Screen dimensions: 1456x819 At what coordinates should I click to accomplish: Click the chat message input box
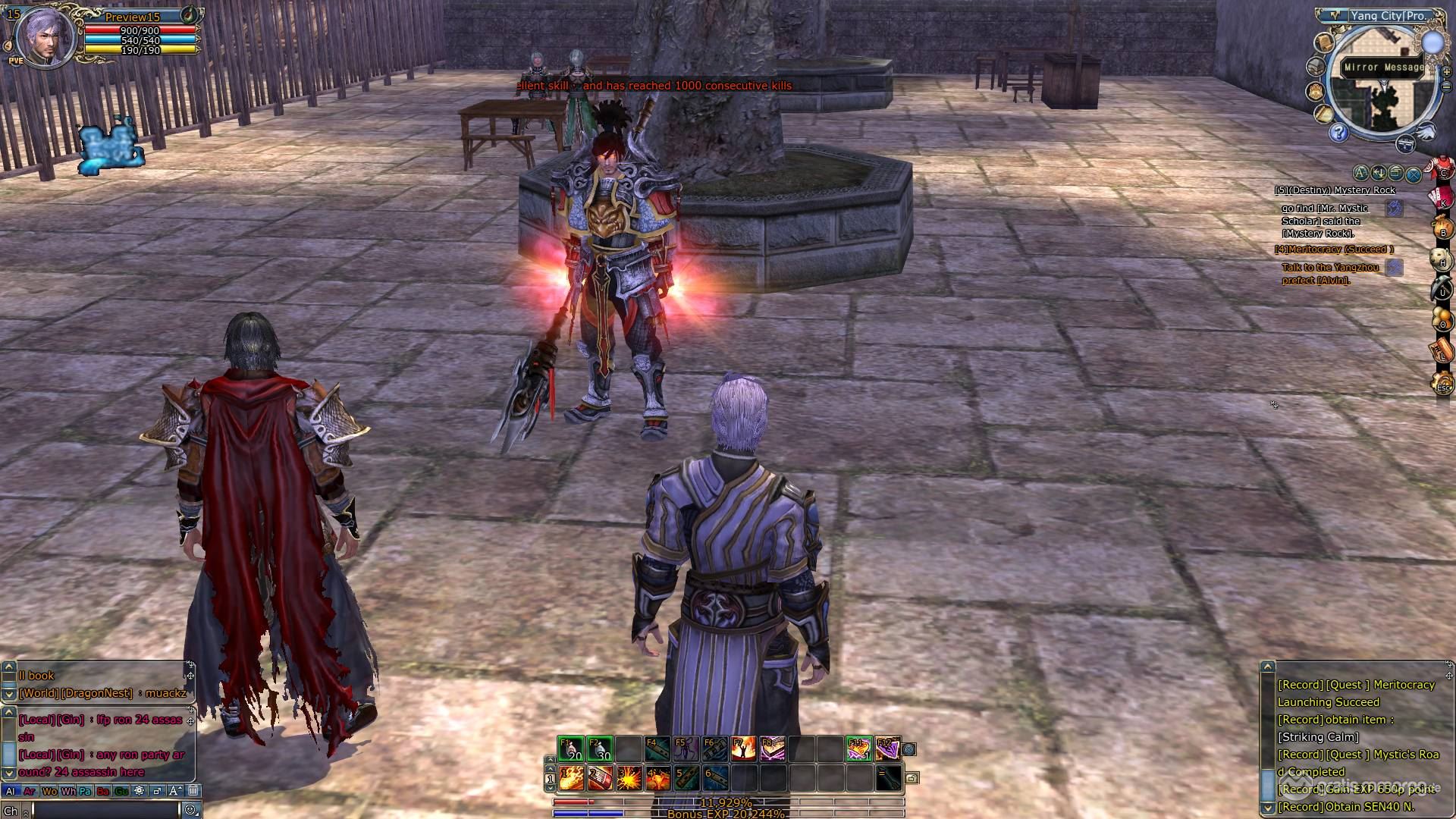tap(105, 811)
